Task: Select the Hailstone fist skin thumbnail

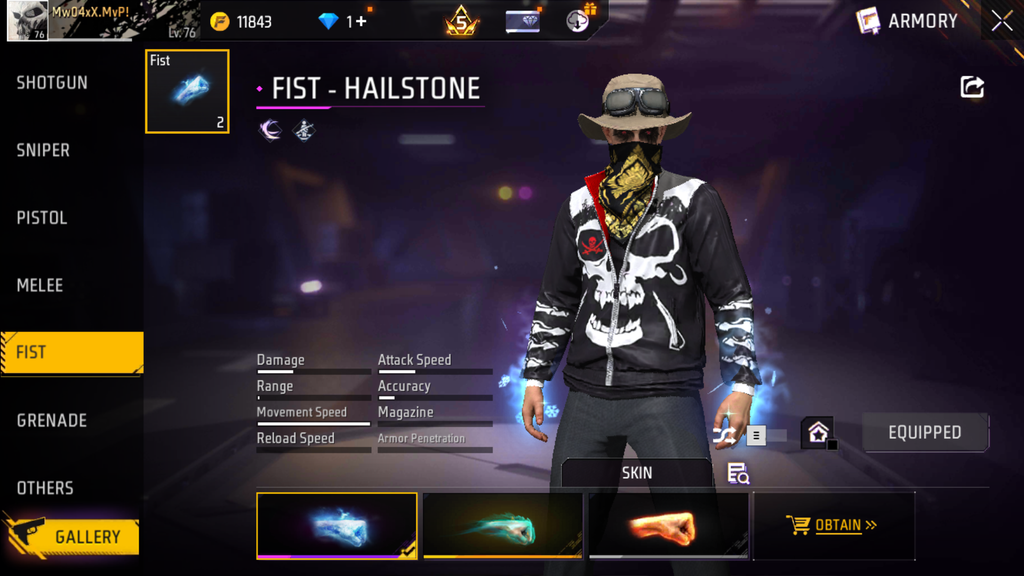Action: point(337,526)
